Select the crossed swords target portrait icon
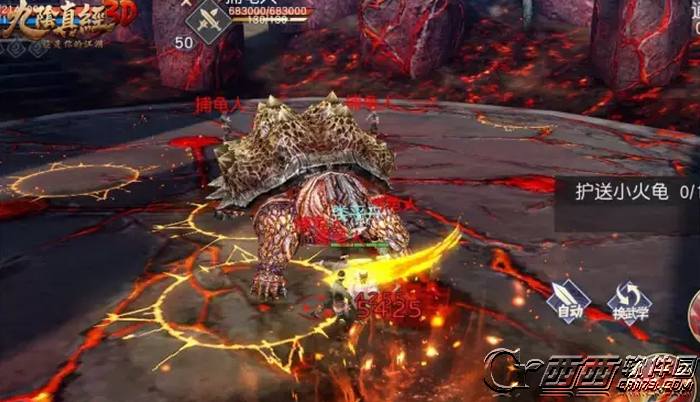The width and height of the screenshot is (700, 402). coord(211,22)
